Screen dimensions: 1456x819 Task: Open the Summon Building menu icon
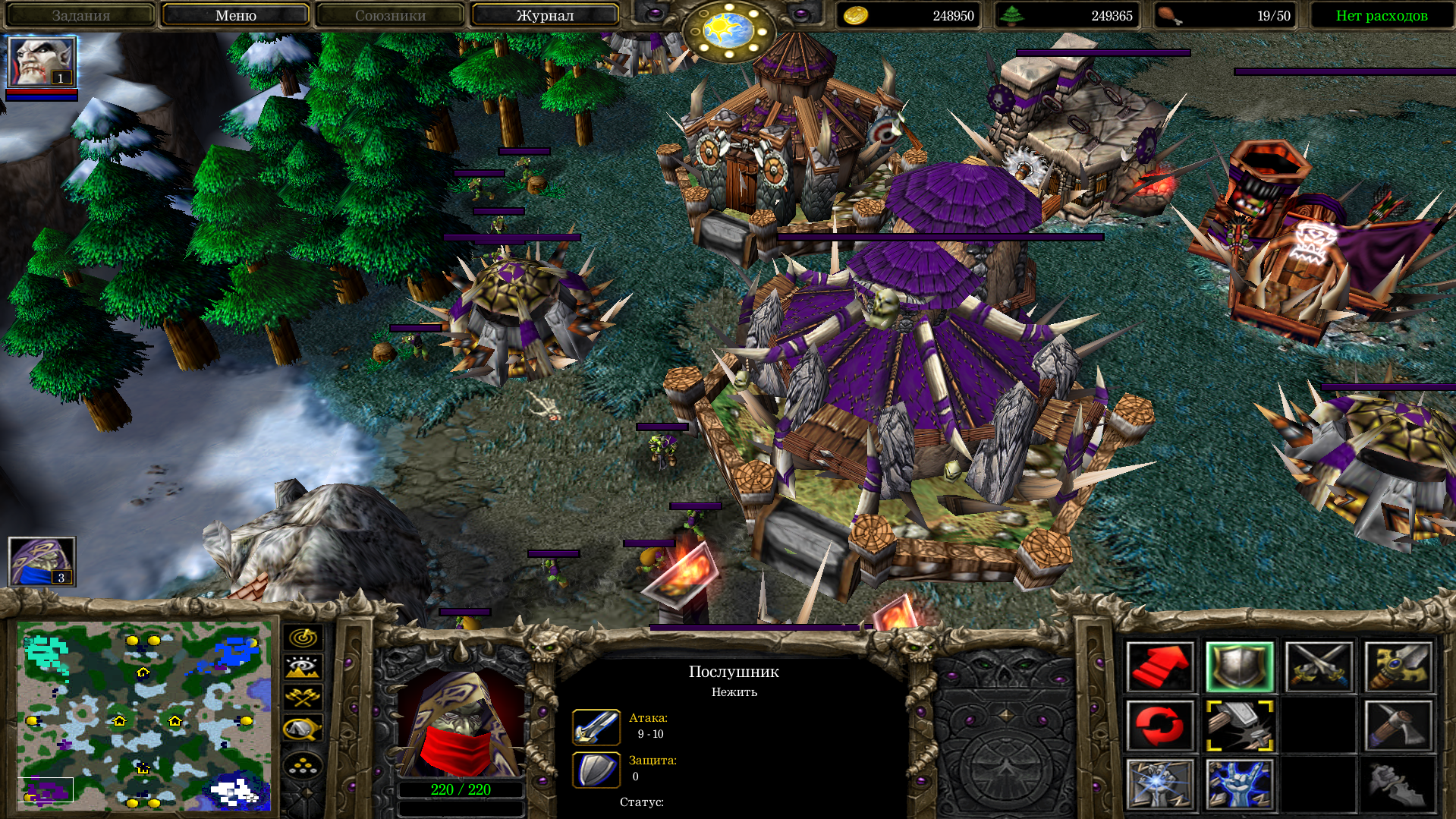1160,785
